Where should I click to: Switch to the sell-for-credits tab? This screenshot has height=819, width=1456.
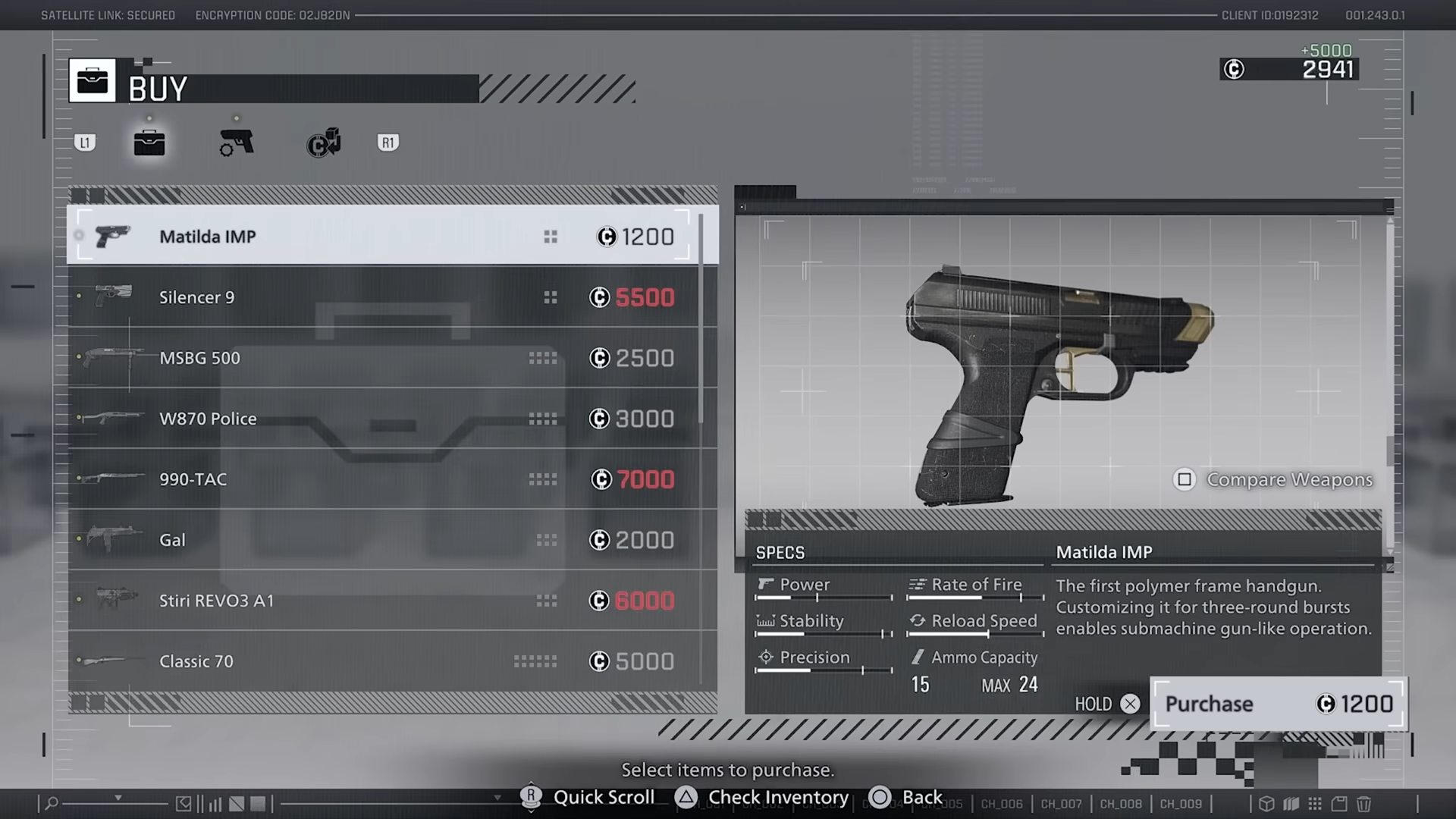[324, 143]
